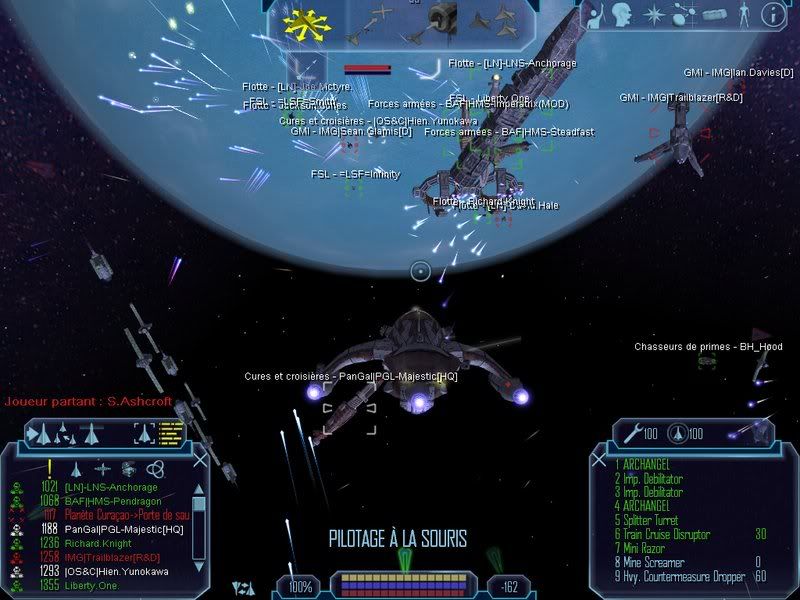Select LN-LNS-Anchorage in the contact list
Viewport: 800px width, 600px height.
[x=108, y=488]
